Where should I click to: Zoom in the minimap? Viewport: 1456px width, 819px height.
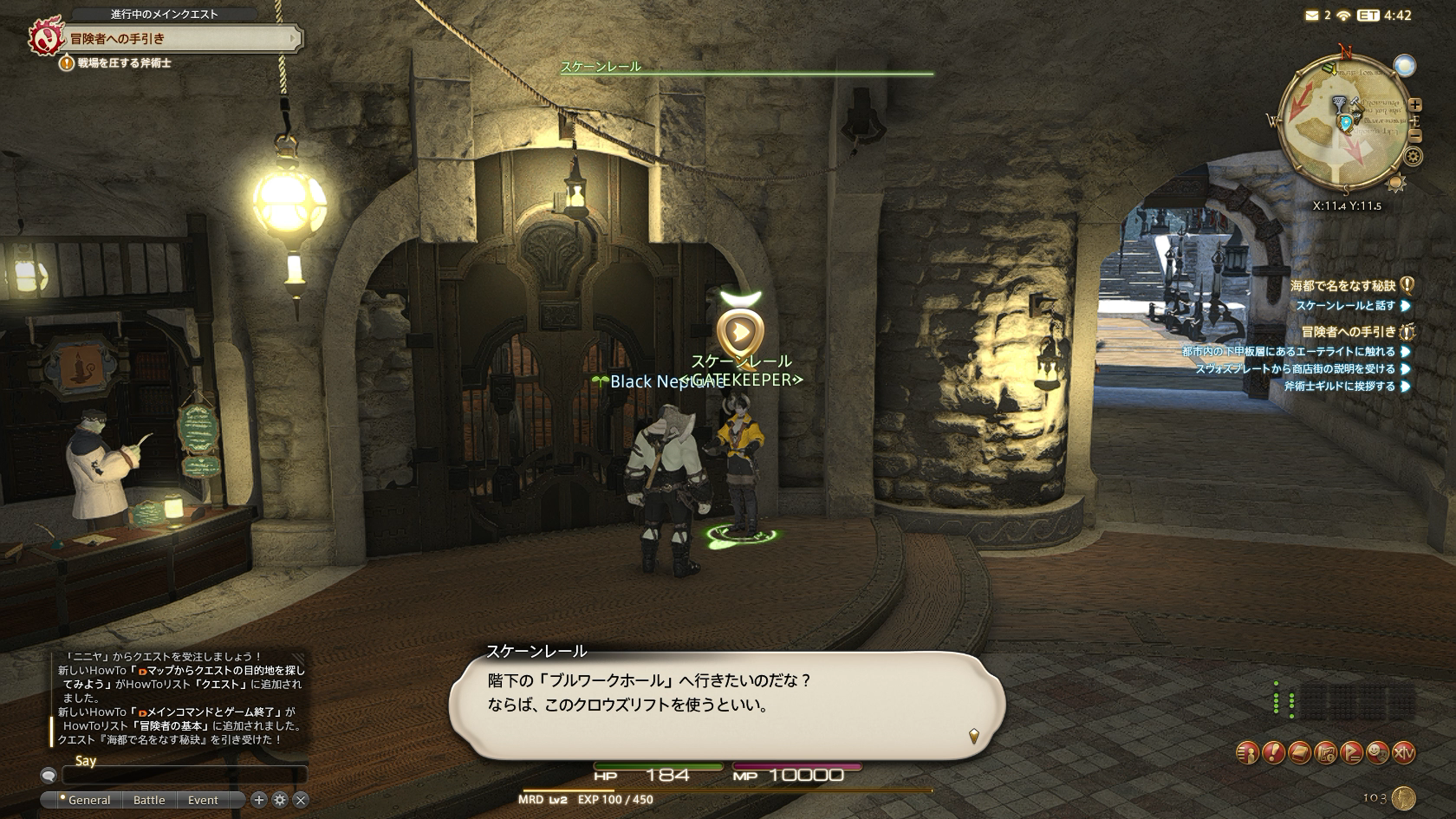(1415, 105)
